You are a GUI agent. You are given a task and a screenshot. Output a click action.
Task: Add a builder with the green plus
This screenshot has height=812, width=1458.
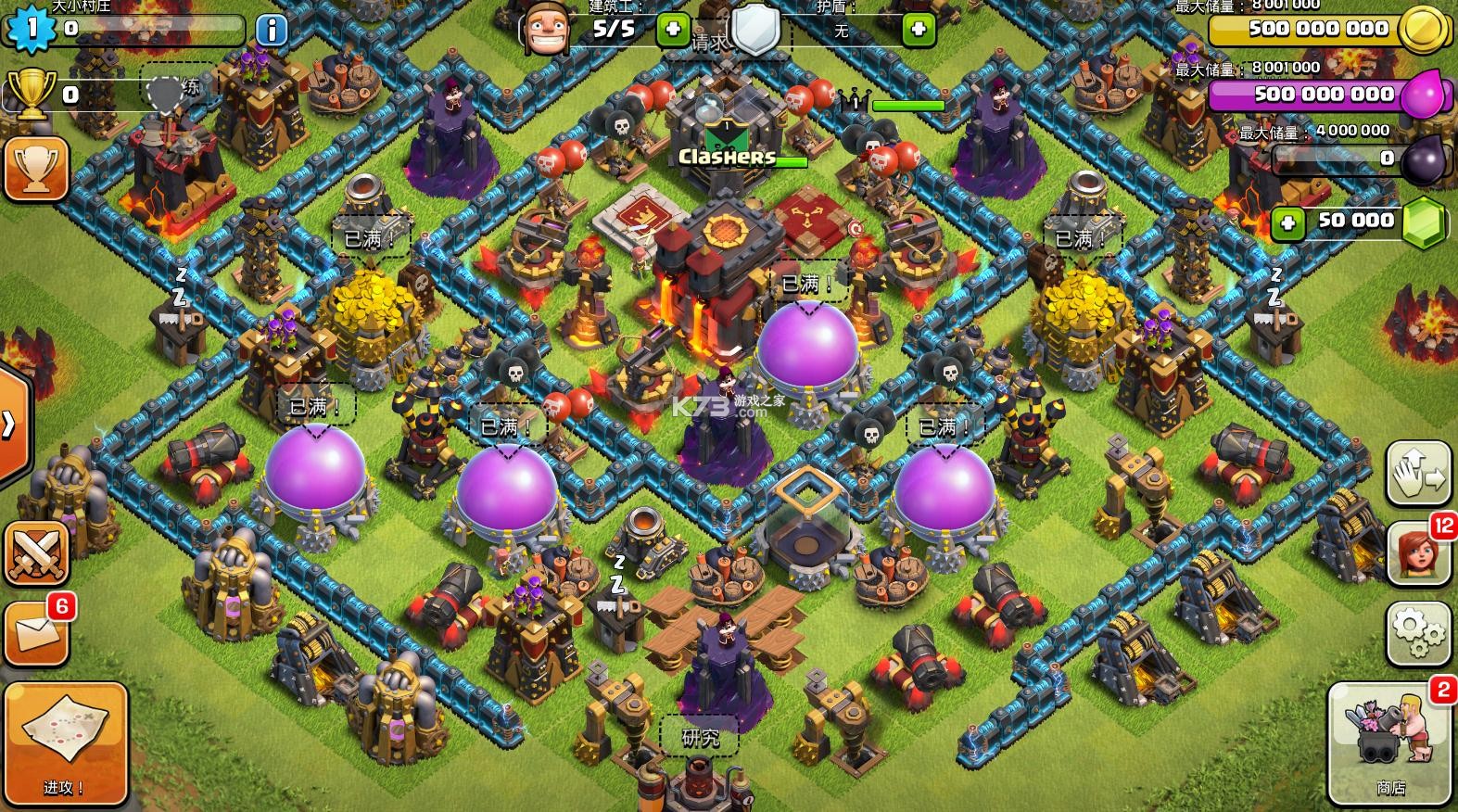(672, 31)
